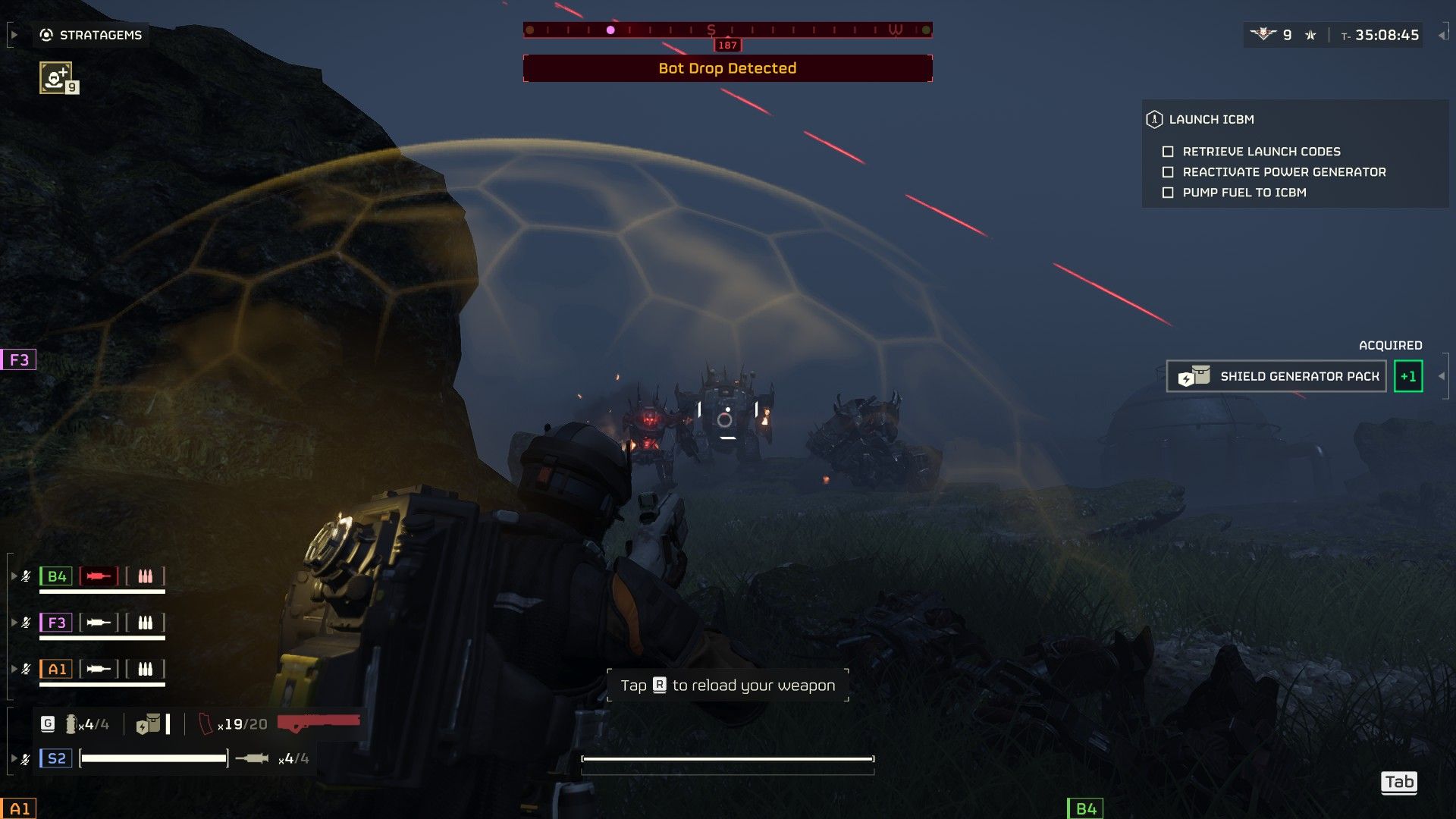Click the grenade icon next to the G key
The height and width of the screenshot is (819, 1456).
pyautogui.click(x=72, y=723)
